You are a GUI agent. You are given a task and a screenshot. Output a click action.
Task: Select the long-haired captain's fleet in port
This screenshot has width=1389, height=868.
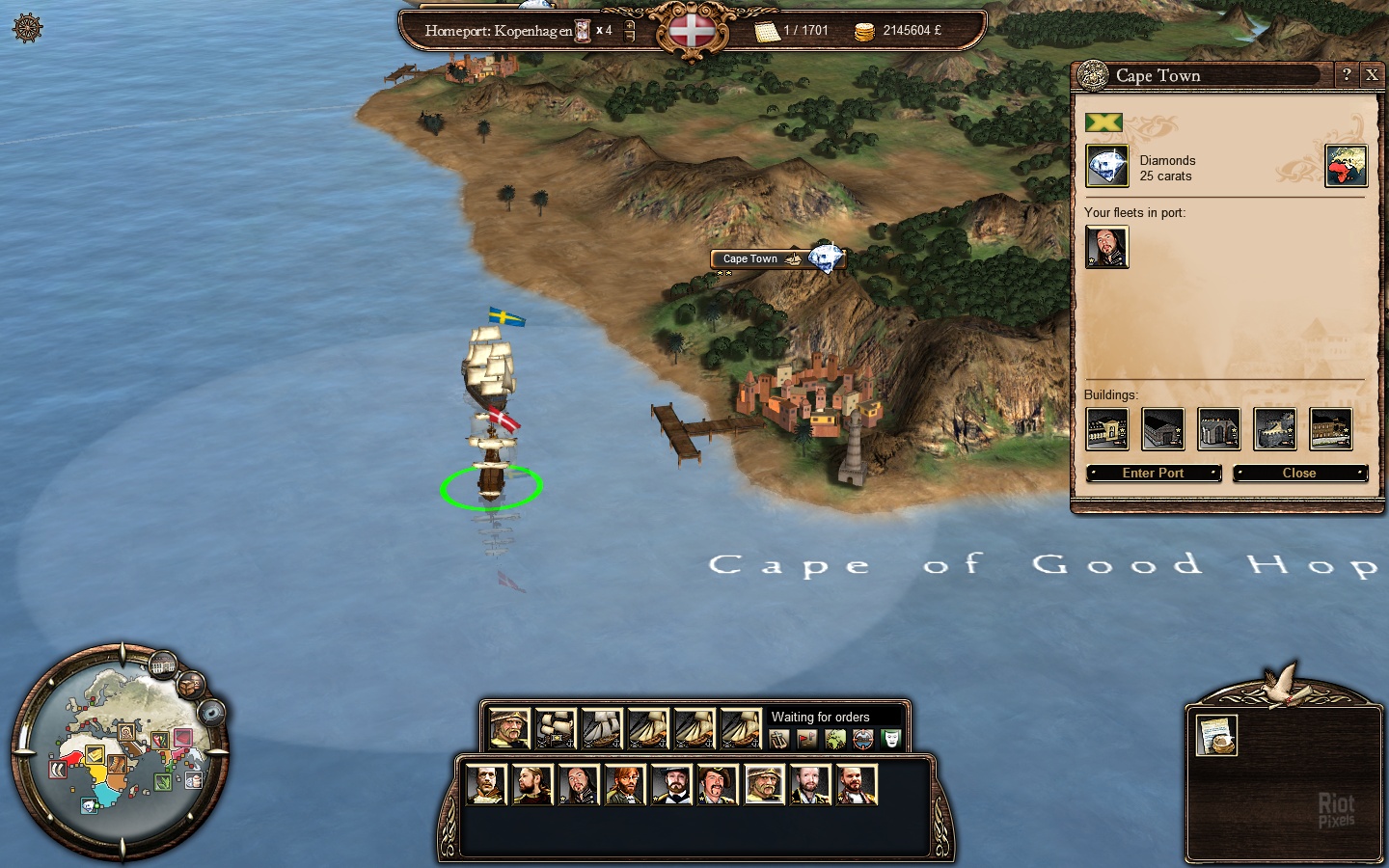click(x=1106, y=247)
